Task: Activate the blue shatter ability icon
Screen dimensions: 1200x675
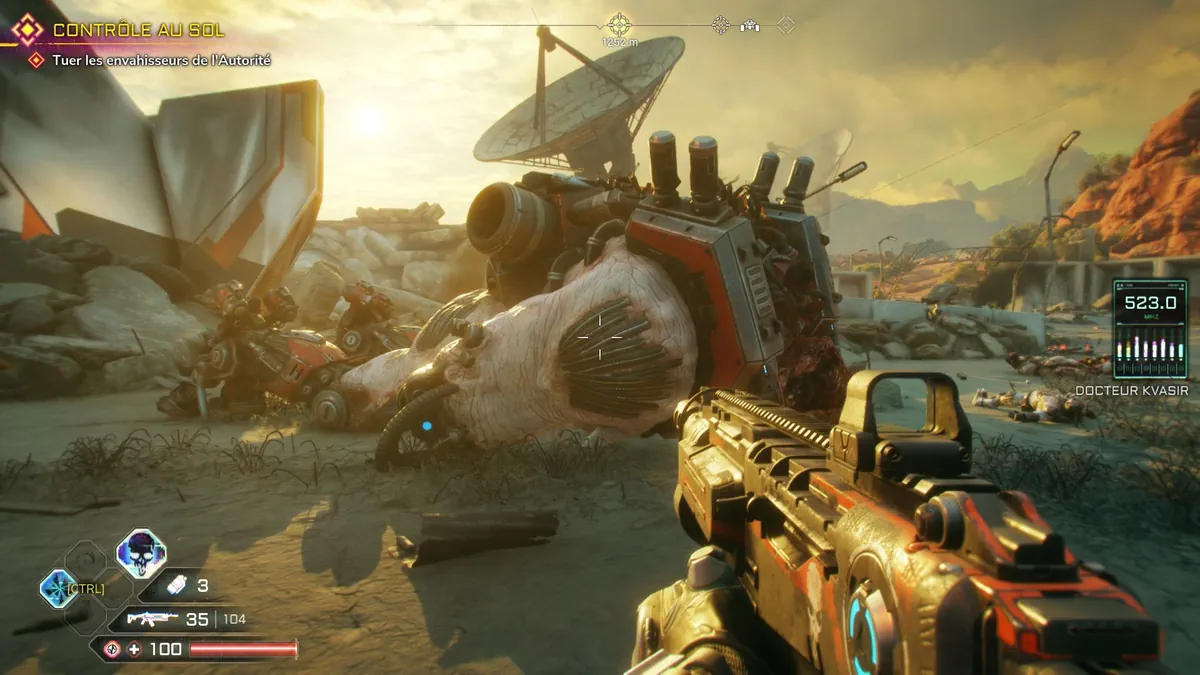Action: click(58, 588)
